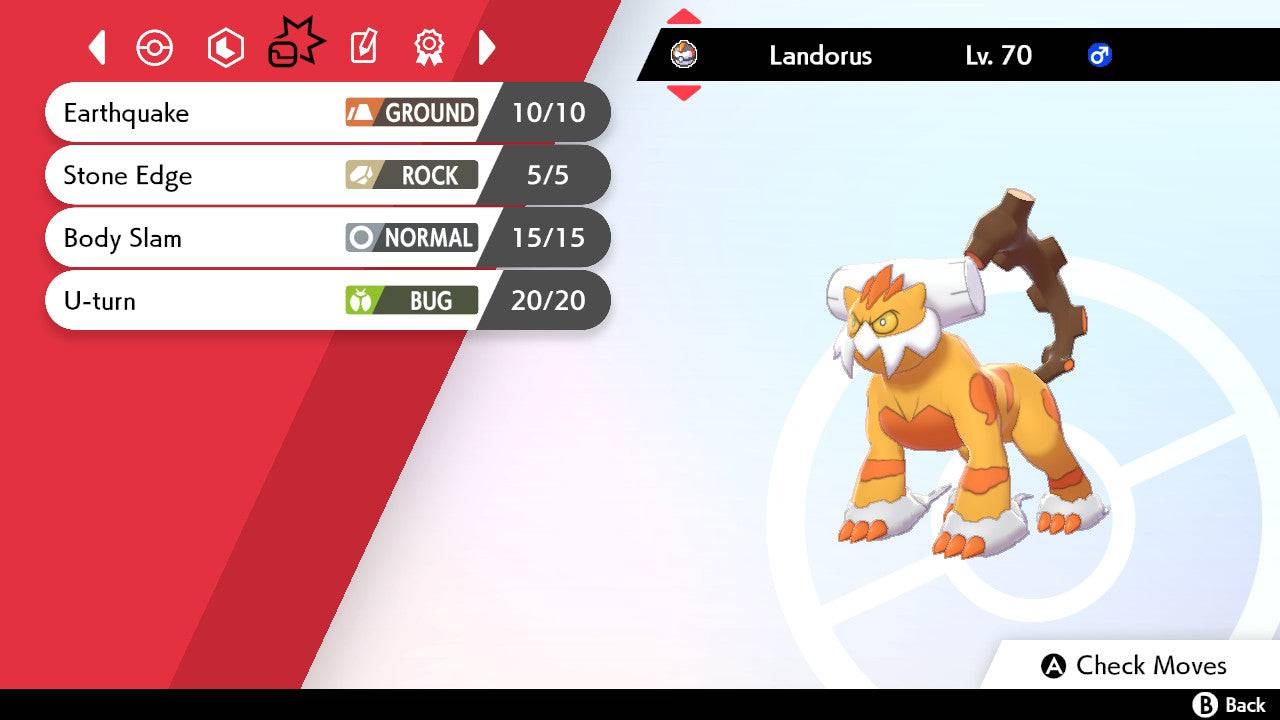
Task: Click the Poké Ball icon beside Landorus
Action: pyautogui.click(x=685, y=56)
